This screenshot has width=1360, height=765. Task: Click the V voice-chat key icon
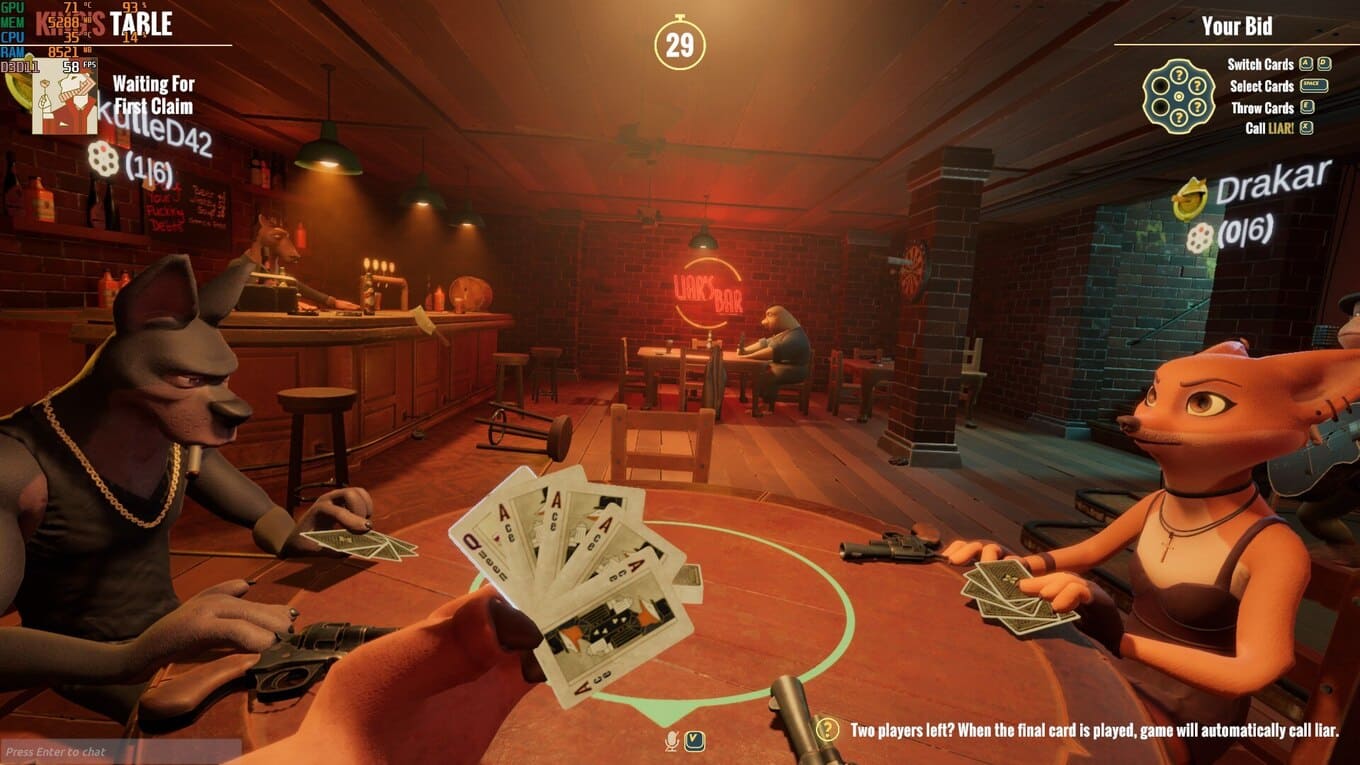[695, 741]
